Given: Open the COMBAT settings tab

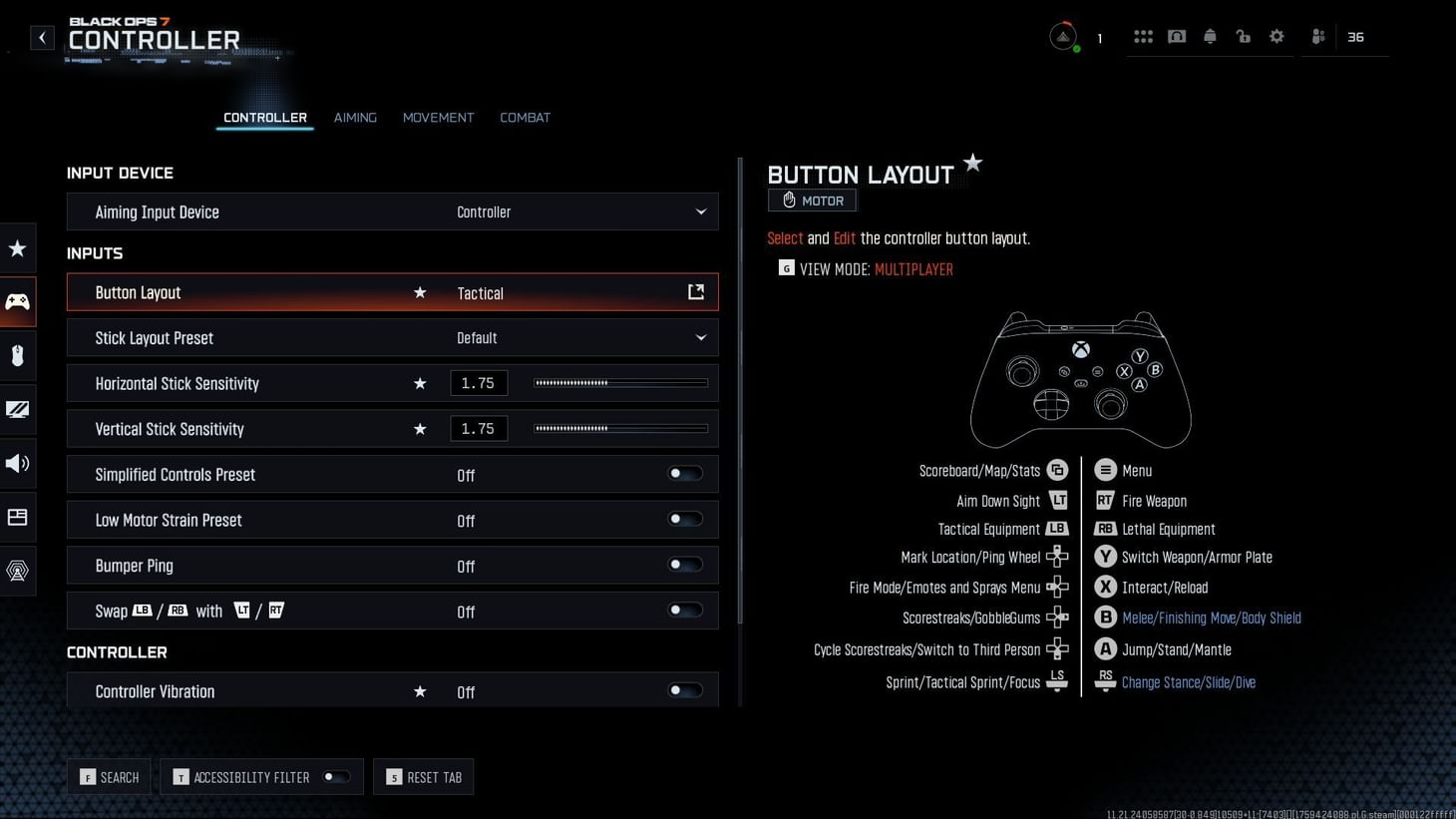Looking at the screenshot, I should tap(525, 117).
